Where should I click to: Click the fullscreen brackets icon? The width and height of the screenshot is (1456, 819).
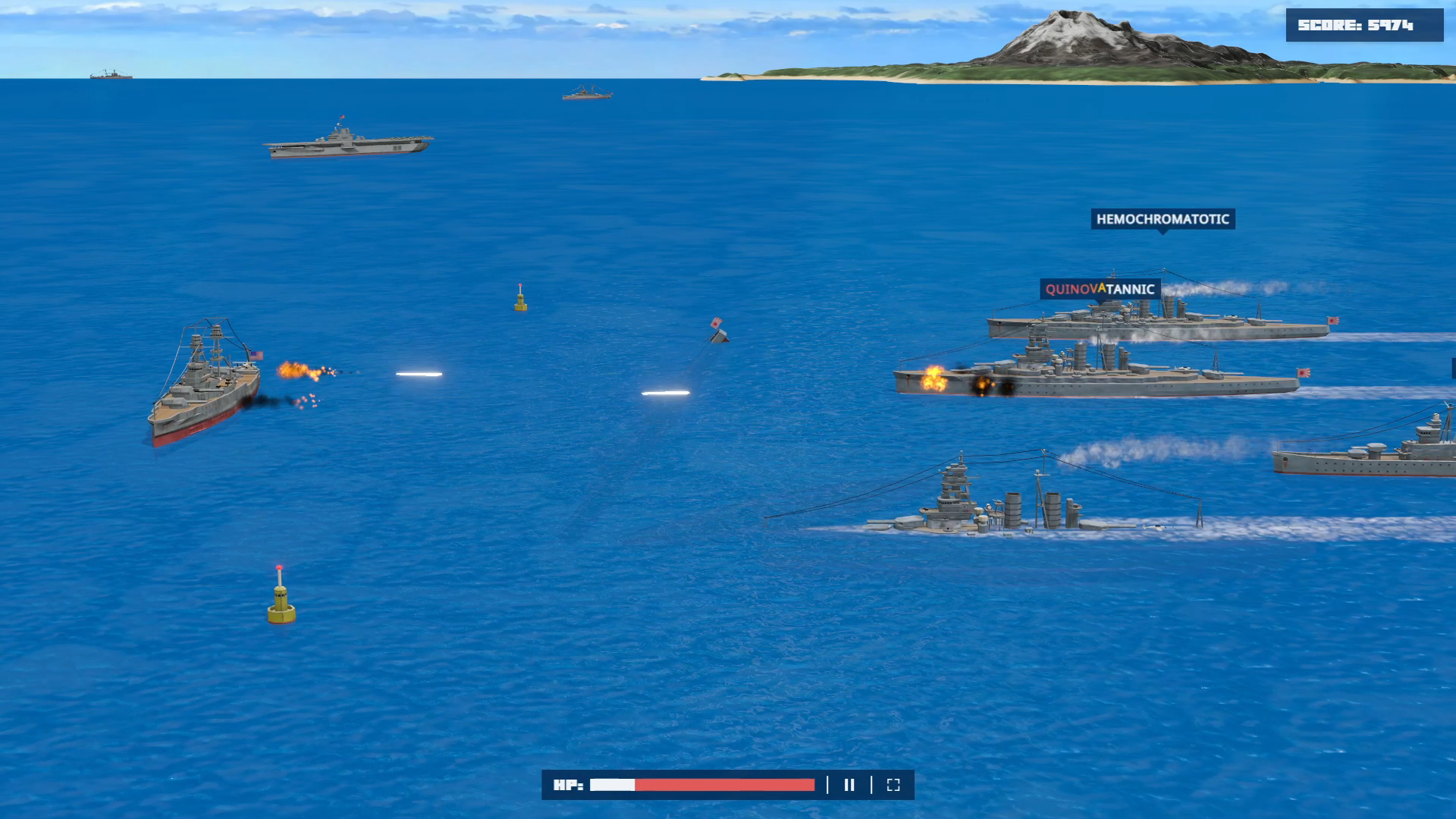(x=895, y=785)
